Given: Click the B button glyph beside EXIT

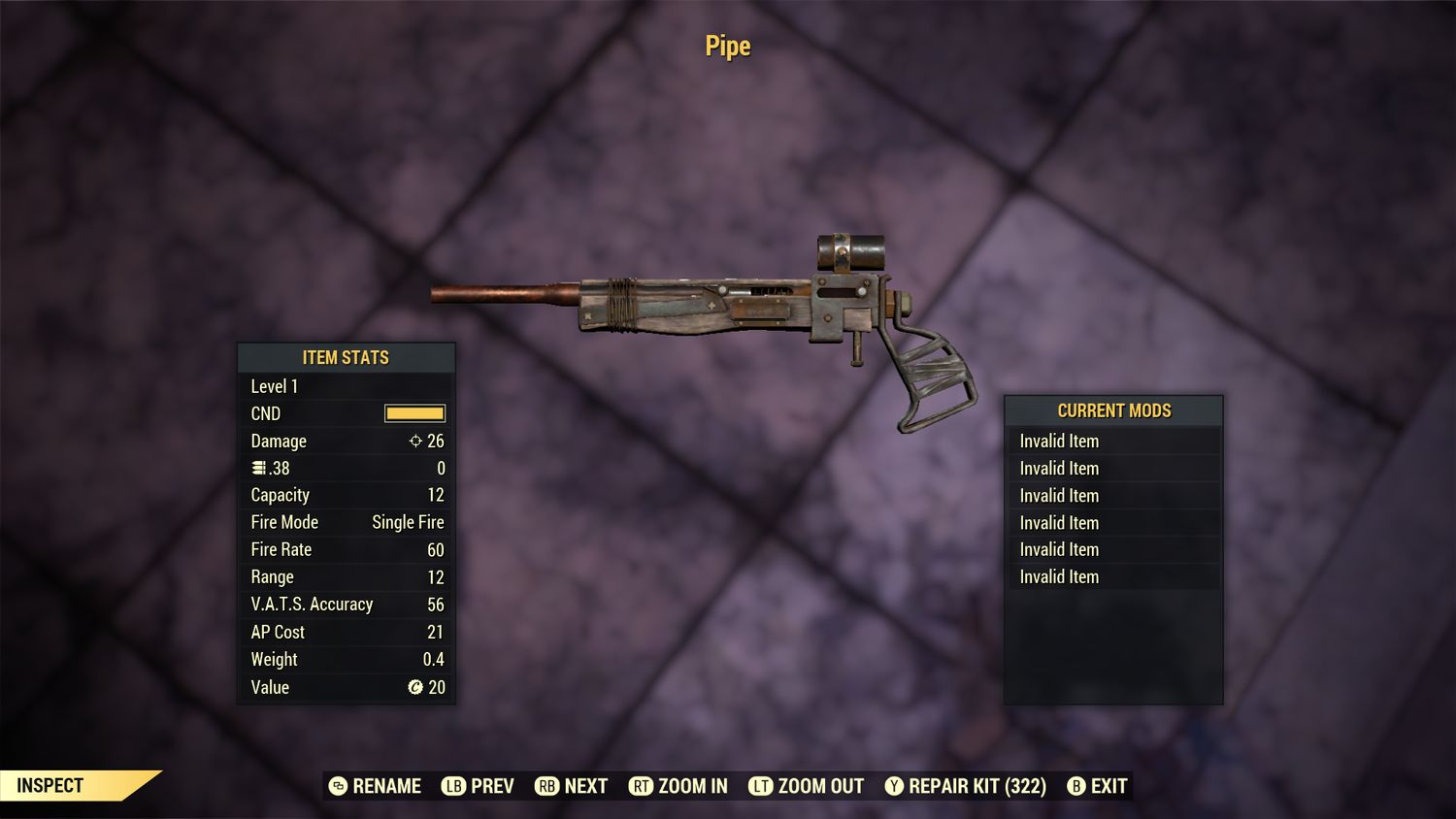Looking at the screenshot, I should (x=1075, y=786).
